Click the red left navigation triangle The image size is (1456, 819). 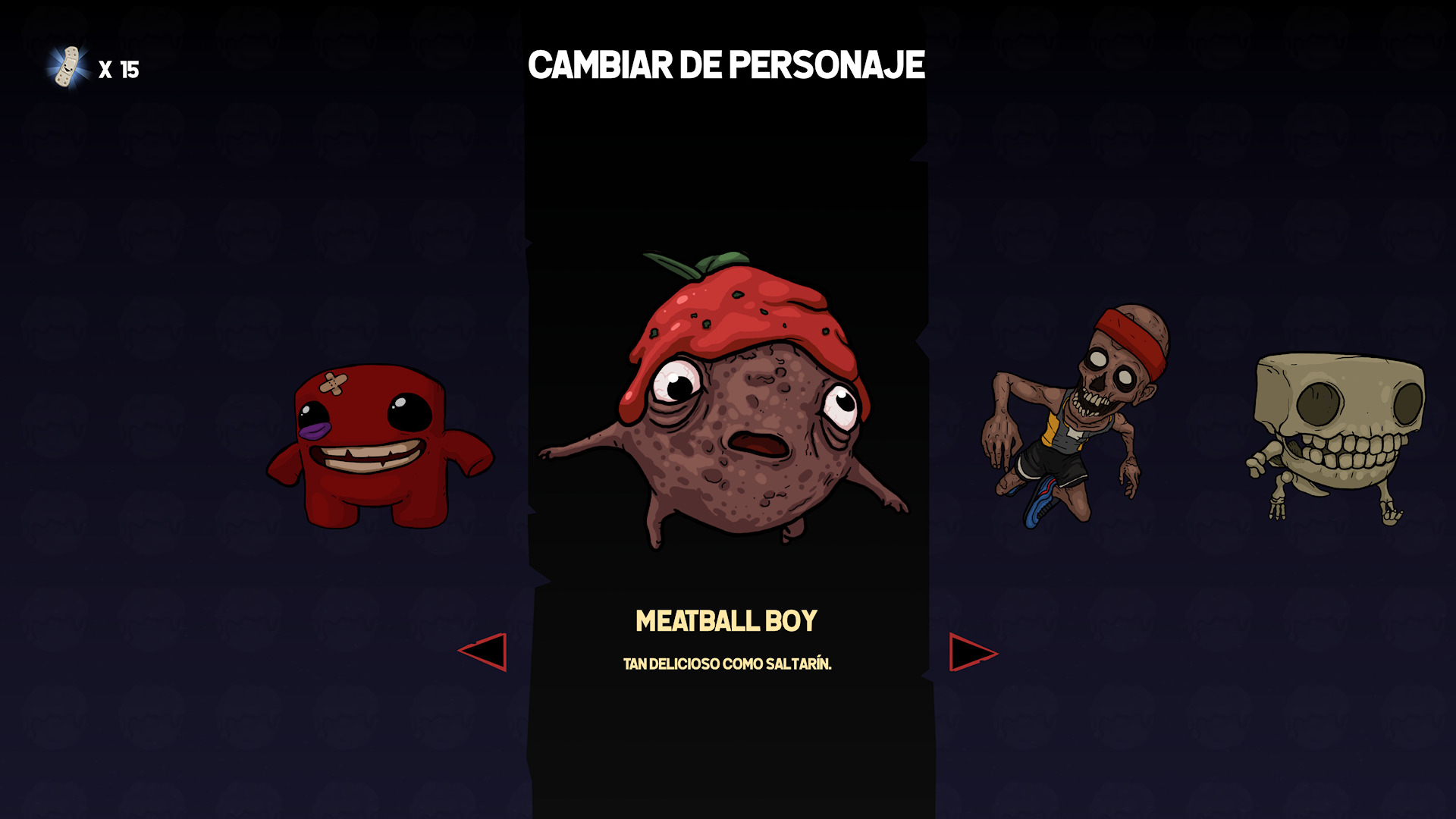[x=485, y=652]
